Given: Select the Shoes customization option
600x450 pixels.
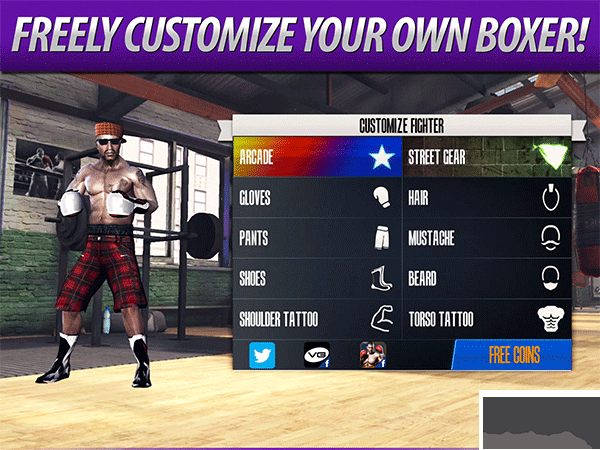Looking at the screenshot, I should (317, 279).
